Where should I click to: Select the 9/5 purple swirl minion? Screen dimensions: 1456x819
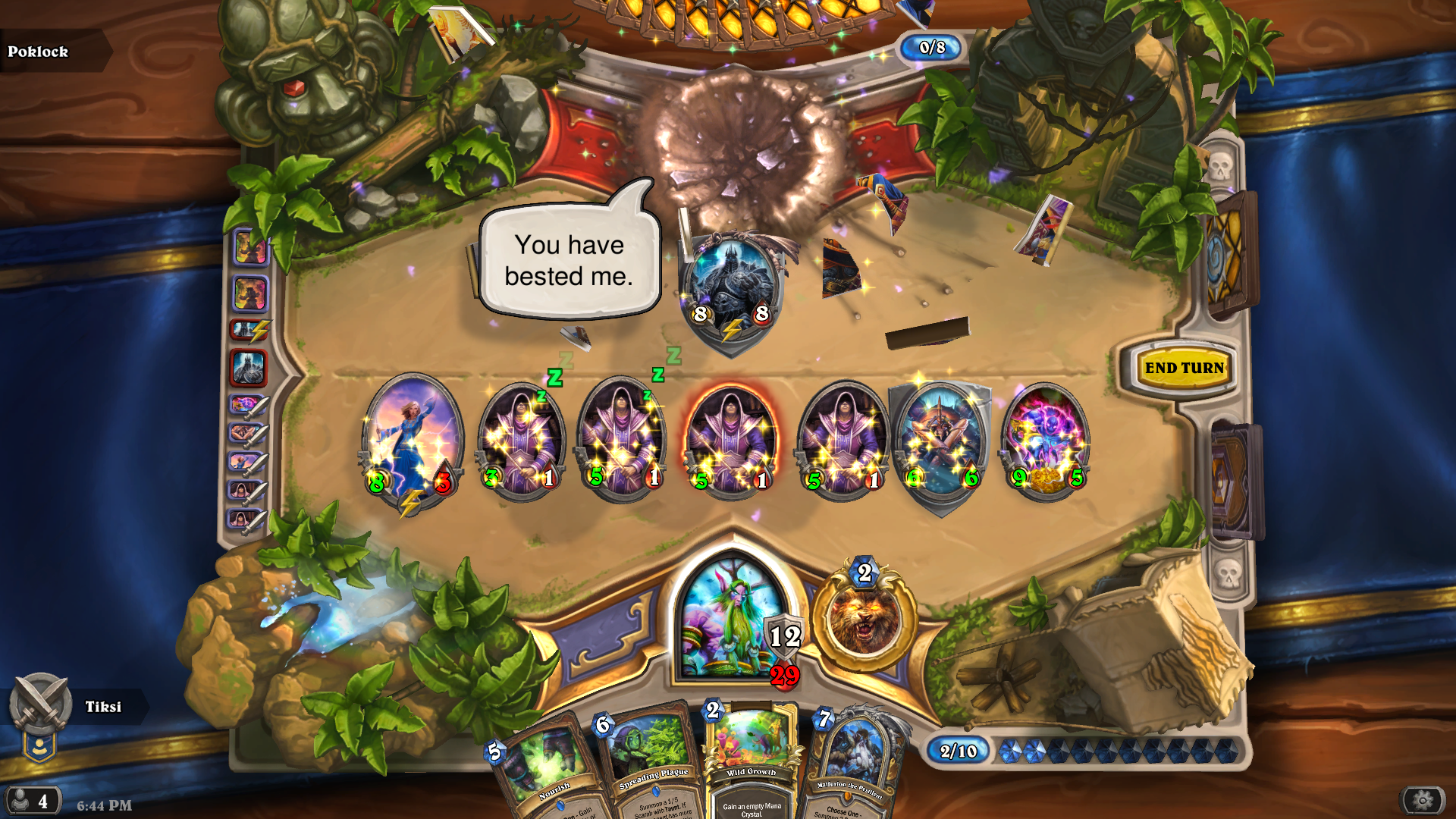[x=1047, y=441]
